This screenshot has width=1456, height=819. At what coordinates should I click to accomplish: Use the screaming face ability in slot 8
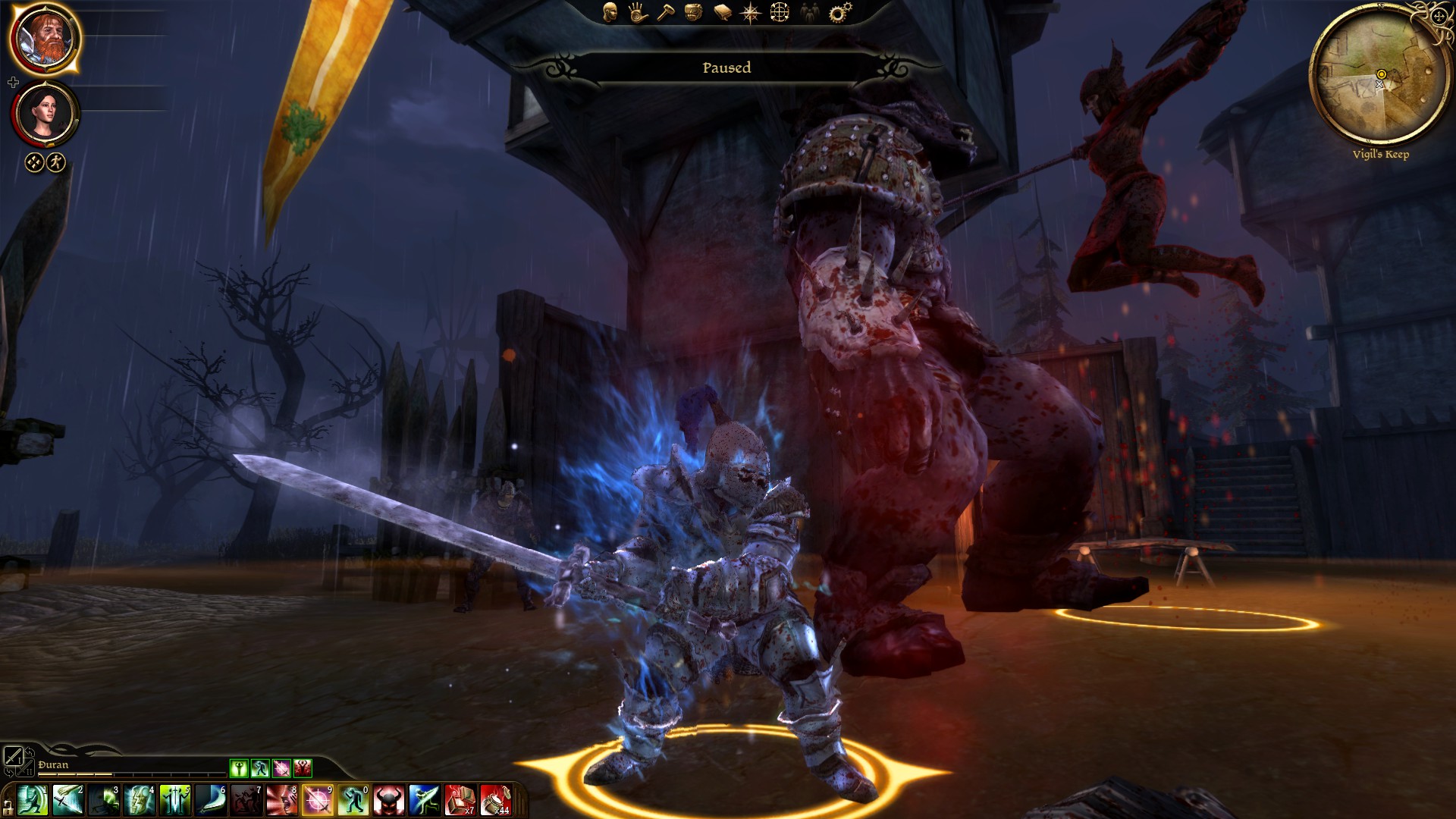click(282, 801)
